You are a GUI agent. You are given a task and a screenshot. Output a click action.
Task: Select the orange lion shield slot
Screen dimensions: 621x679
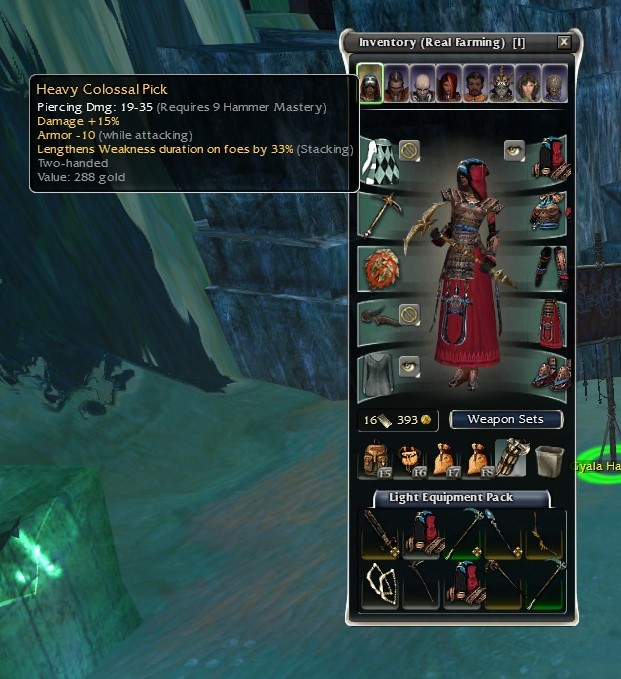(x=380, y=269)
